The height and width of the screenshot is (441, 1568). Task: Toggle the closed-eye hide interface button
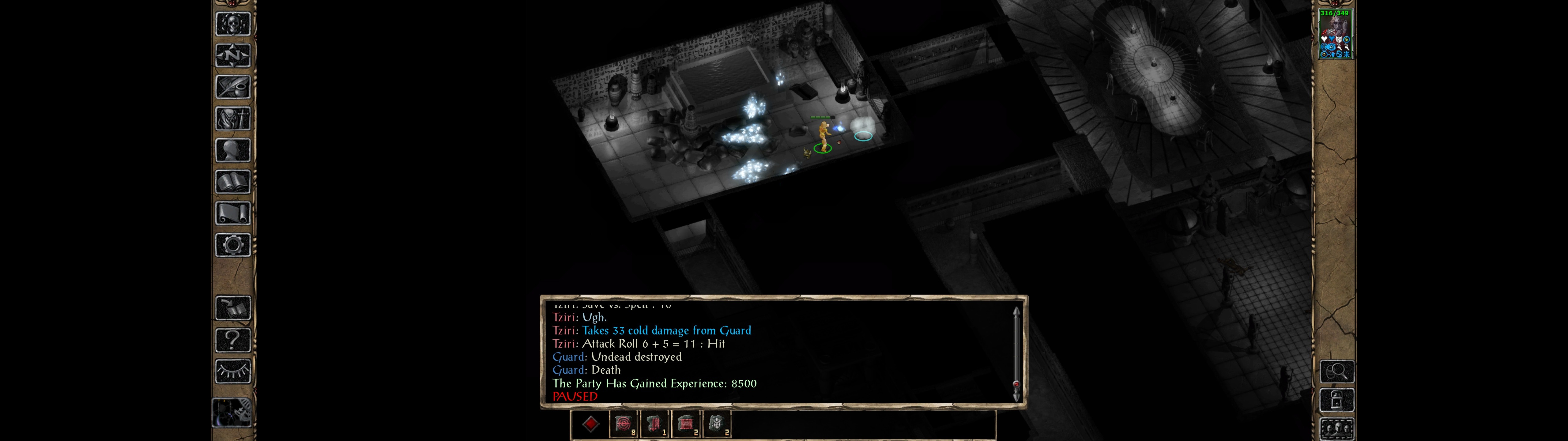[x=232, y=371]
